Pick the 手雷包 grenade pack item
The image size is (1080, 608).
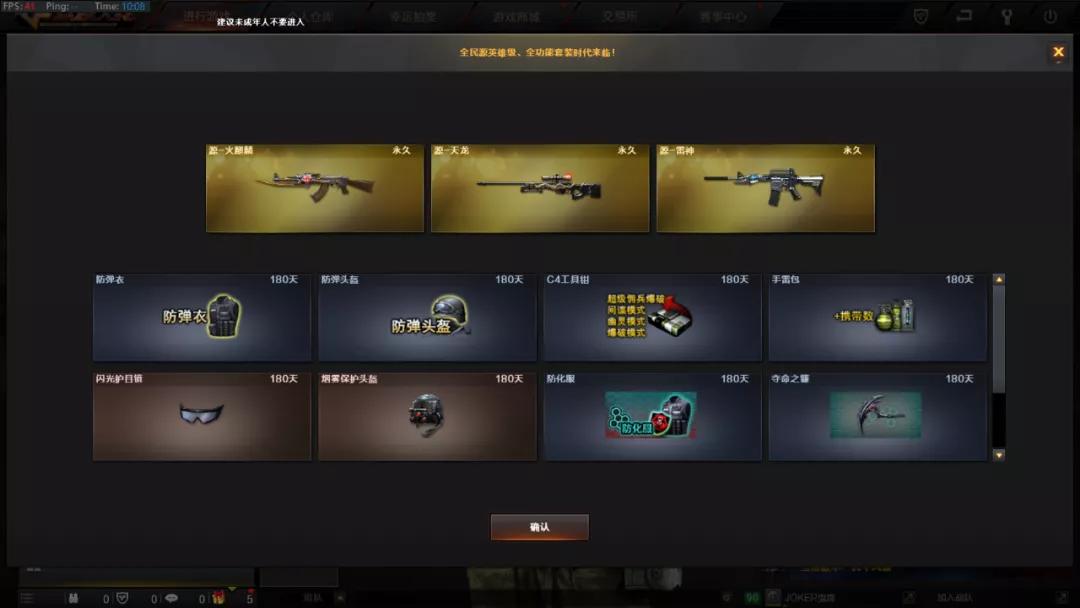[877, 317]
